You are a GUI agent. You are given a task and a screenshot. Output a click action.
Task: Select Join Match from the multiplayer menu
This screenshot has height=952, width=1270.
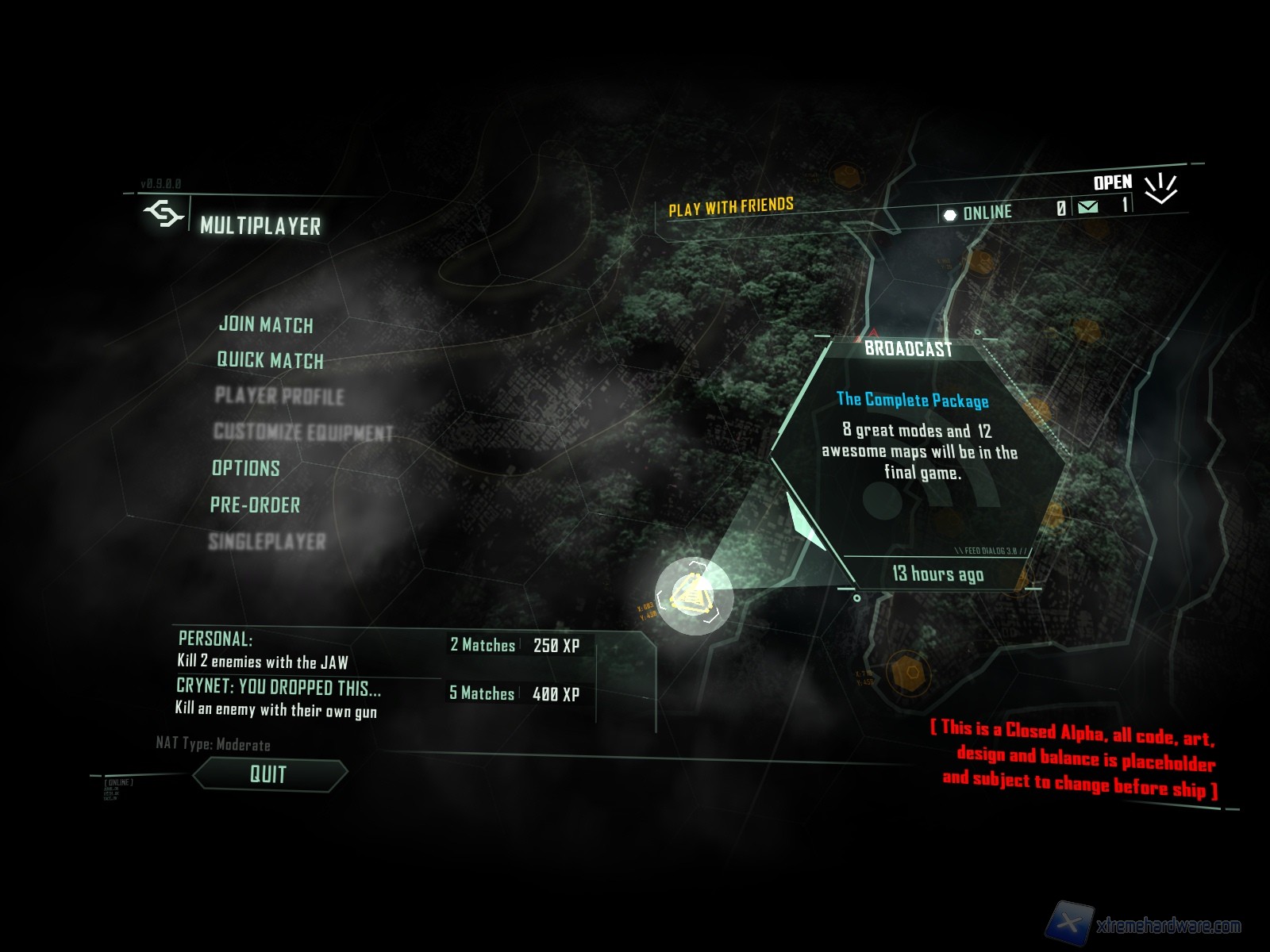[x=266, y=324]
